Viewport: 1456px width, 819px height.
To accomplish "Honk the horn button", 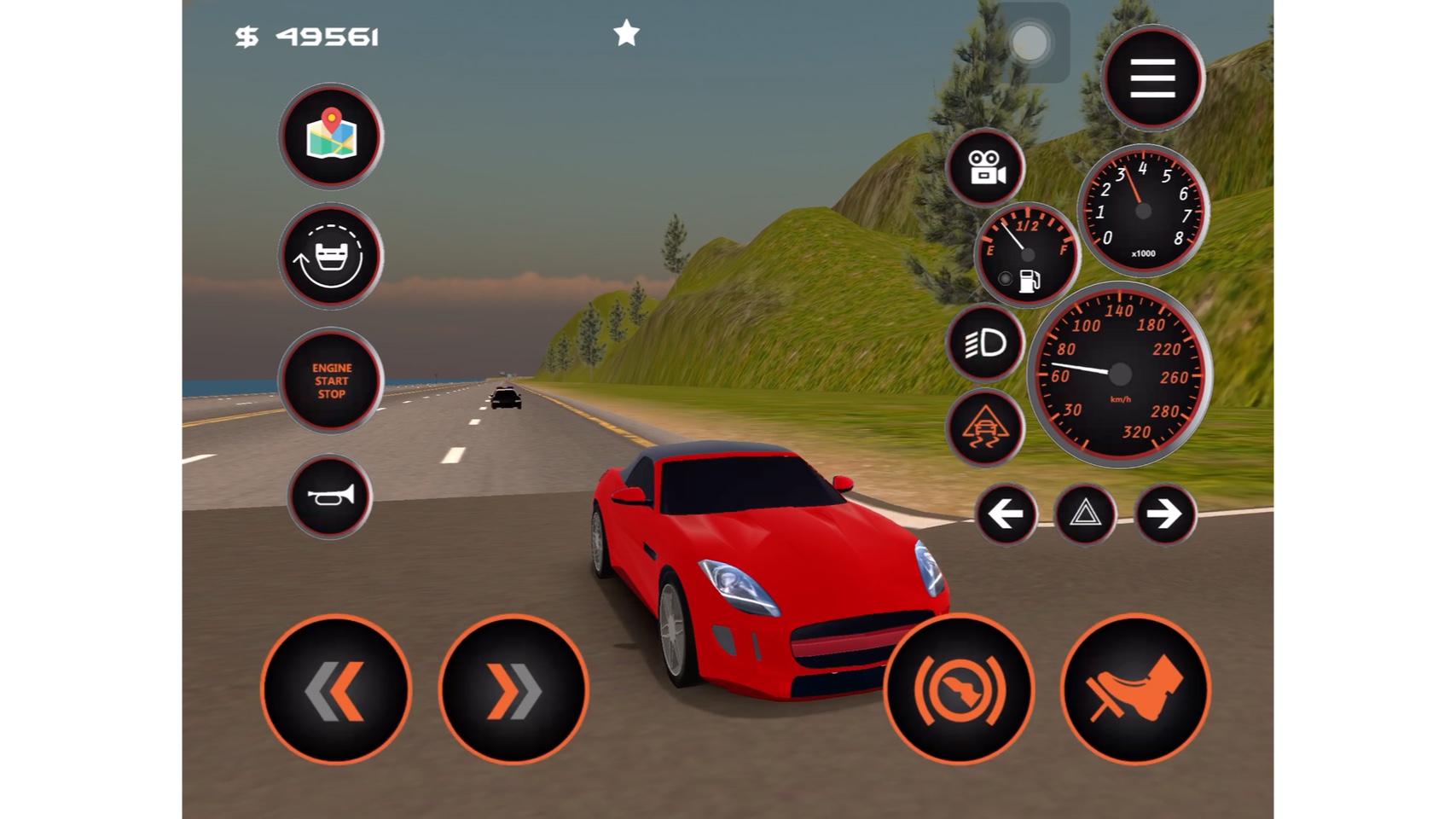I will (x=330, y=497).
